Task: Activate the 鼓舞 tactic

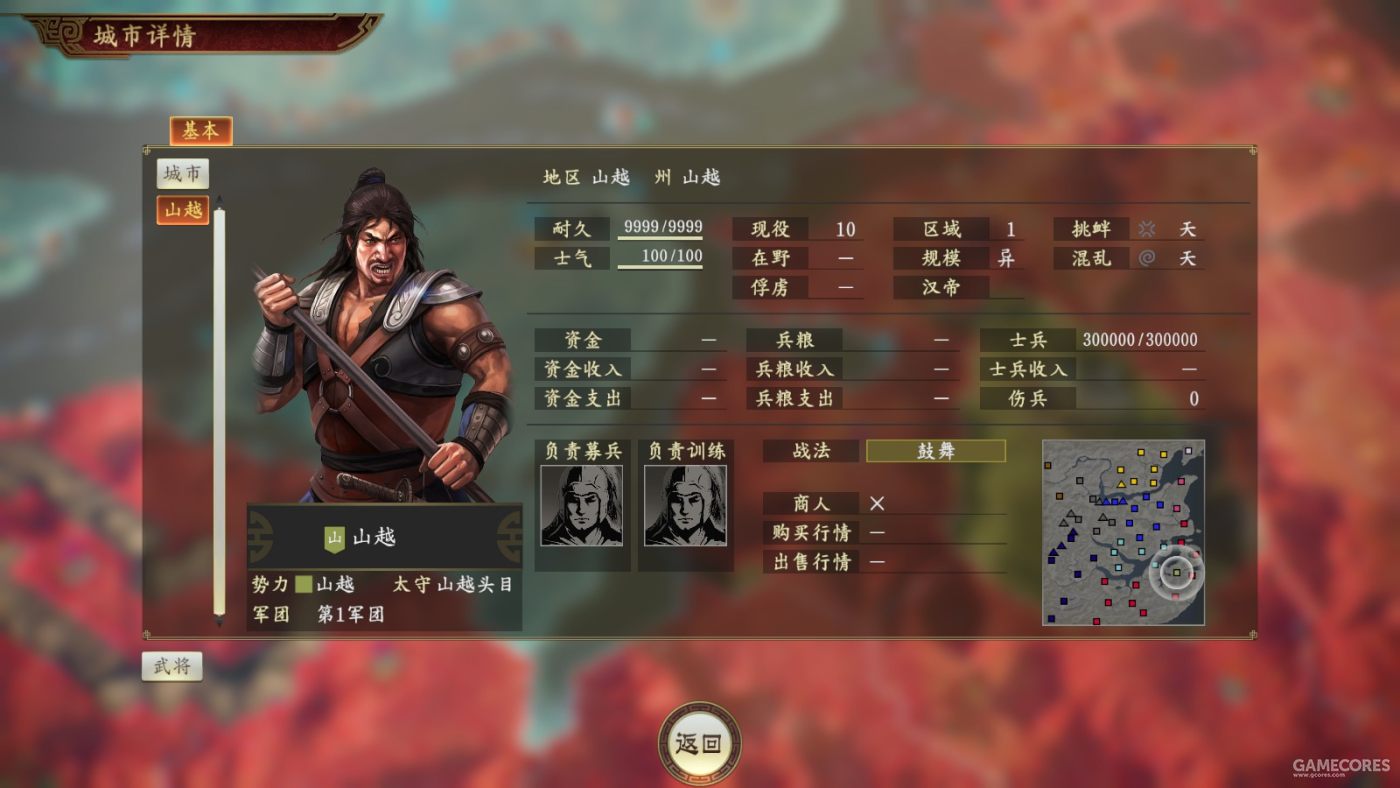Action: pyautogui.click(x=935, y=451)
